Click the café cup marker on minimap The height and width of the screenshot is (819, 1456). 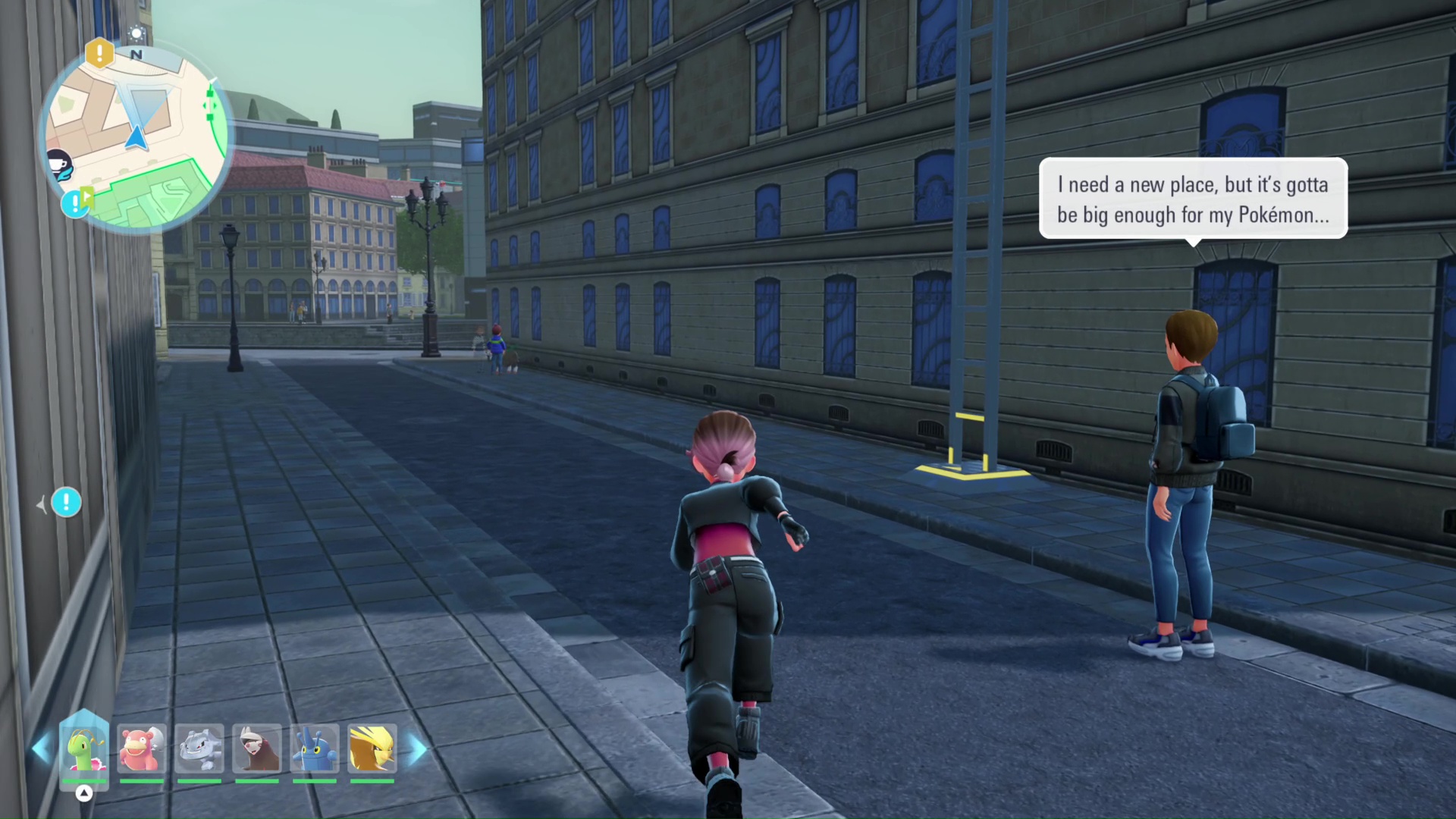point(60,163)
